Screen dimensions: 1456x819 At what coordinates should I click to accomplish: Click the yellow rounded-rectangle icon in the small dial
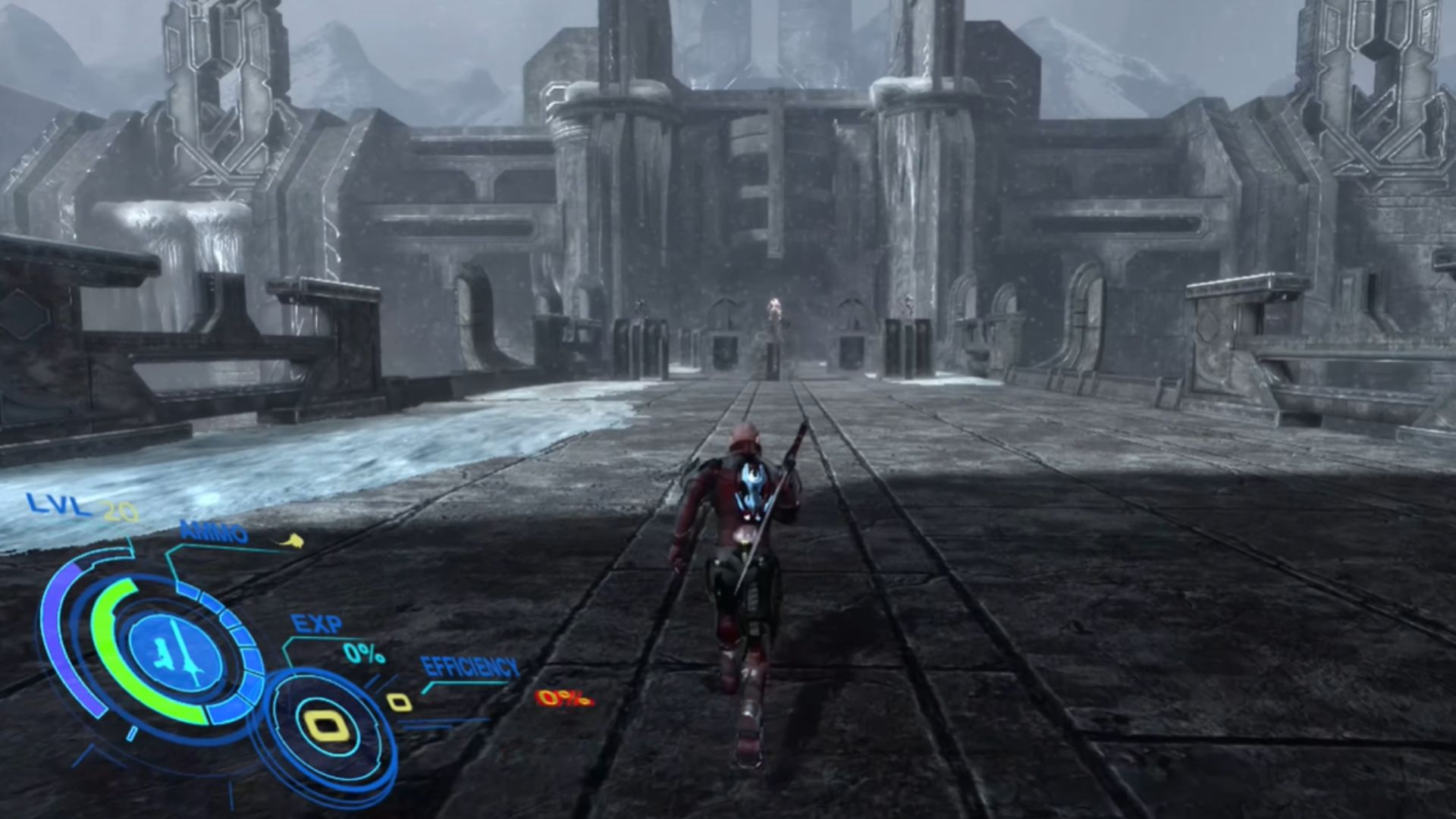(x=331, y=726)
